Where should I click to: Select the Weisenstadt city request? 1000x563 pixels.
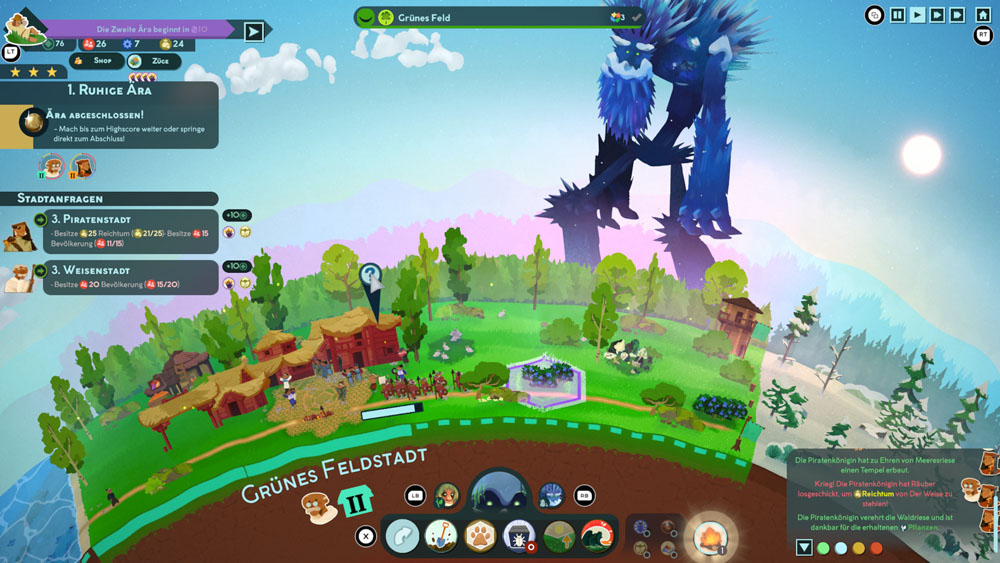point(120,277)
